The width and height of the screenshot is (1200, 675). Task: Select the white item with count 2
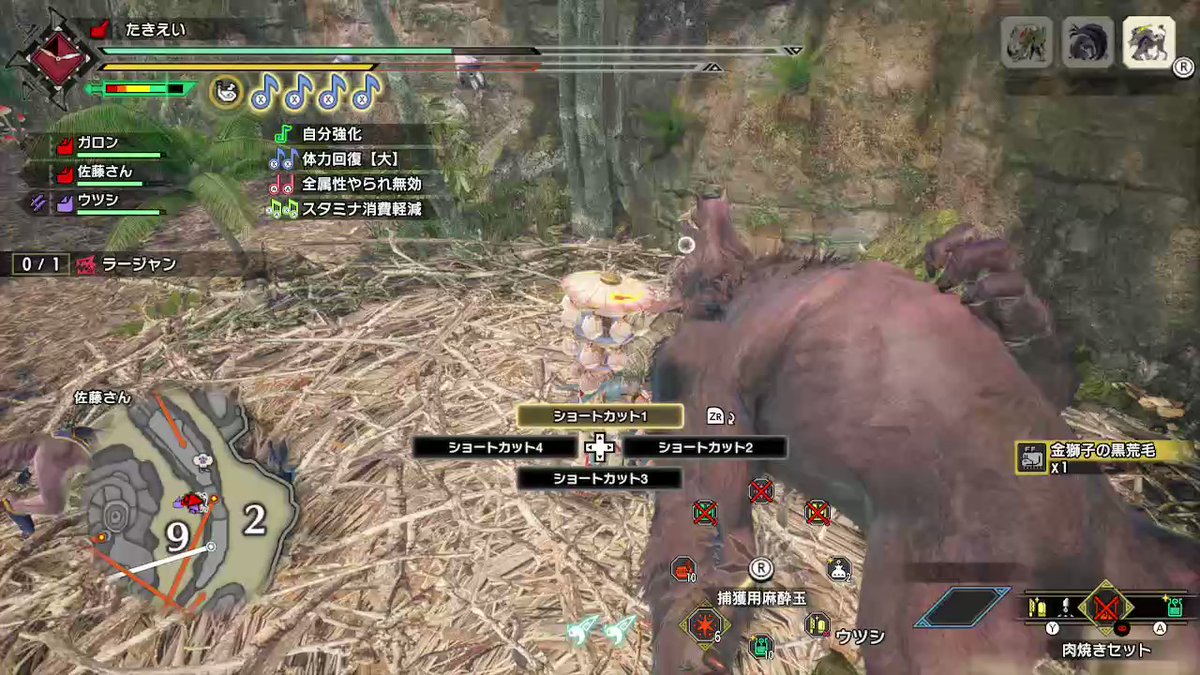(838, 569)
